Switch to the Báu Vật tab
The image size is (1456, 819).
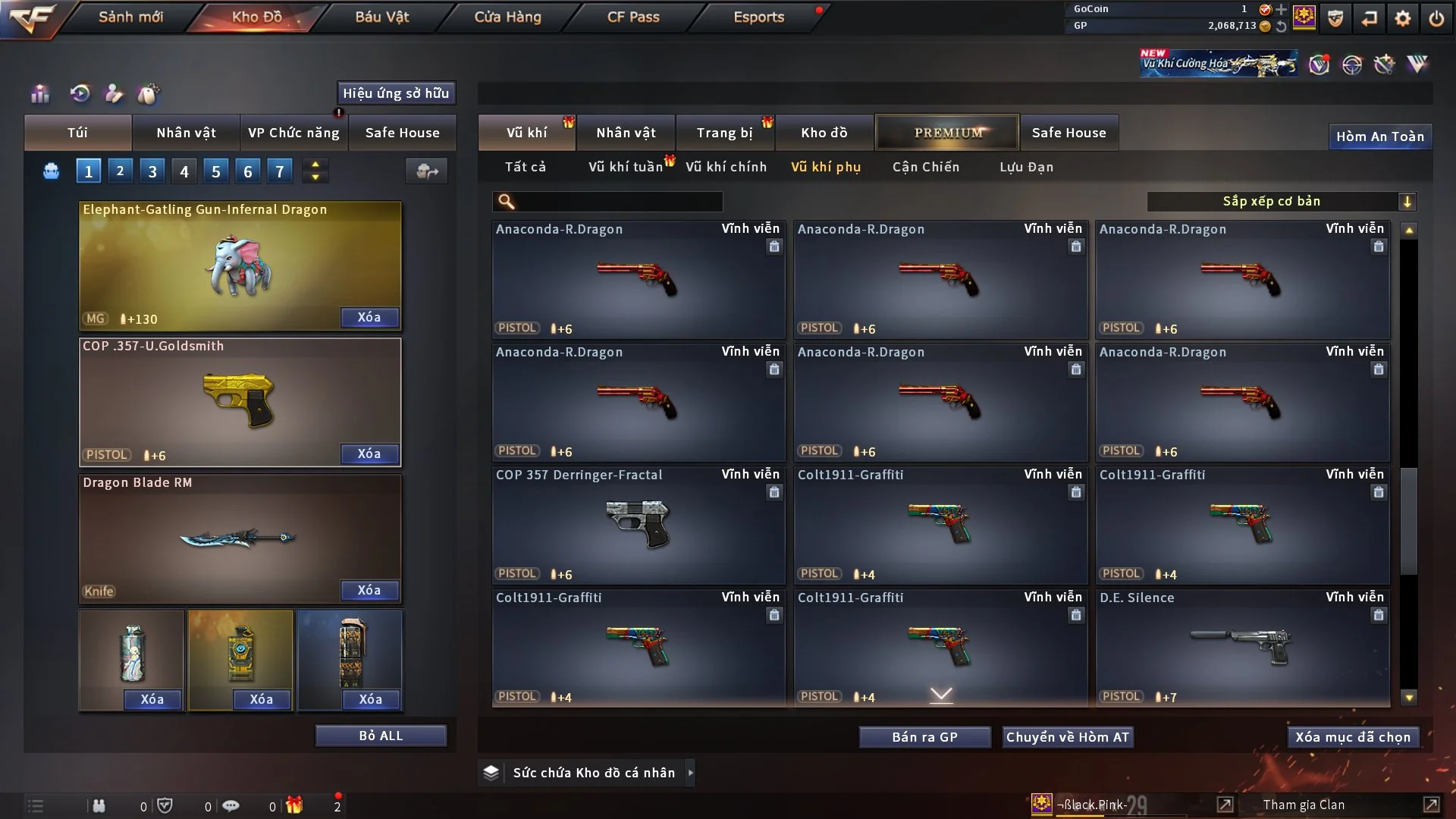pos(381,17)
